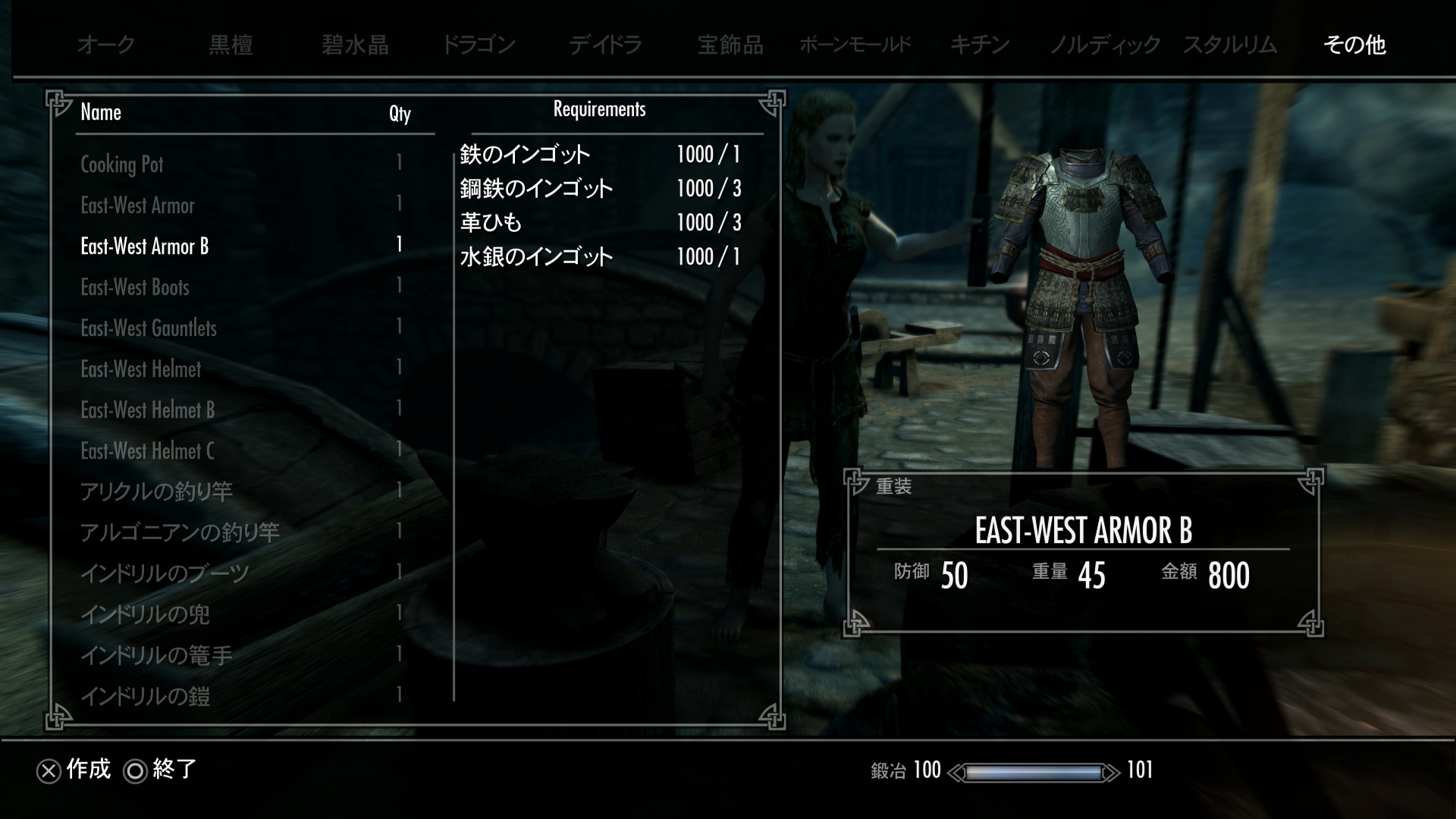Select the 碧水晶 category tab

coord(355,45)
